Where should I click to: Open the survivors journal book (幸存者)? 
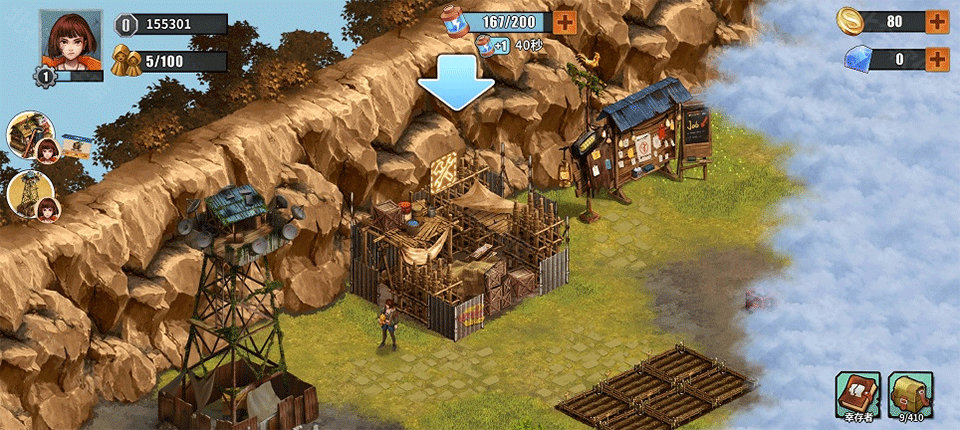857,393
